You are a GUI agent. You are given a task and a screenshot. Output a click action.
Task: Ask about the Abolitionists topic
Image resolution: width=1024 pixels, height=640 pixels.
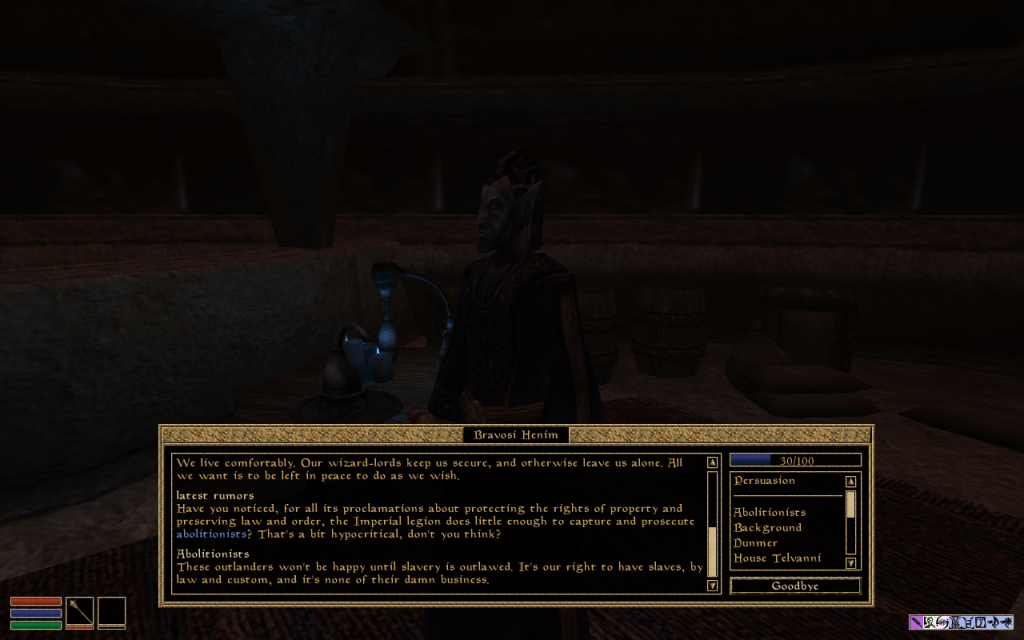click(769, 513)
